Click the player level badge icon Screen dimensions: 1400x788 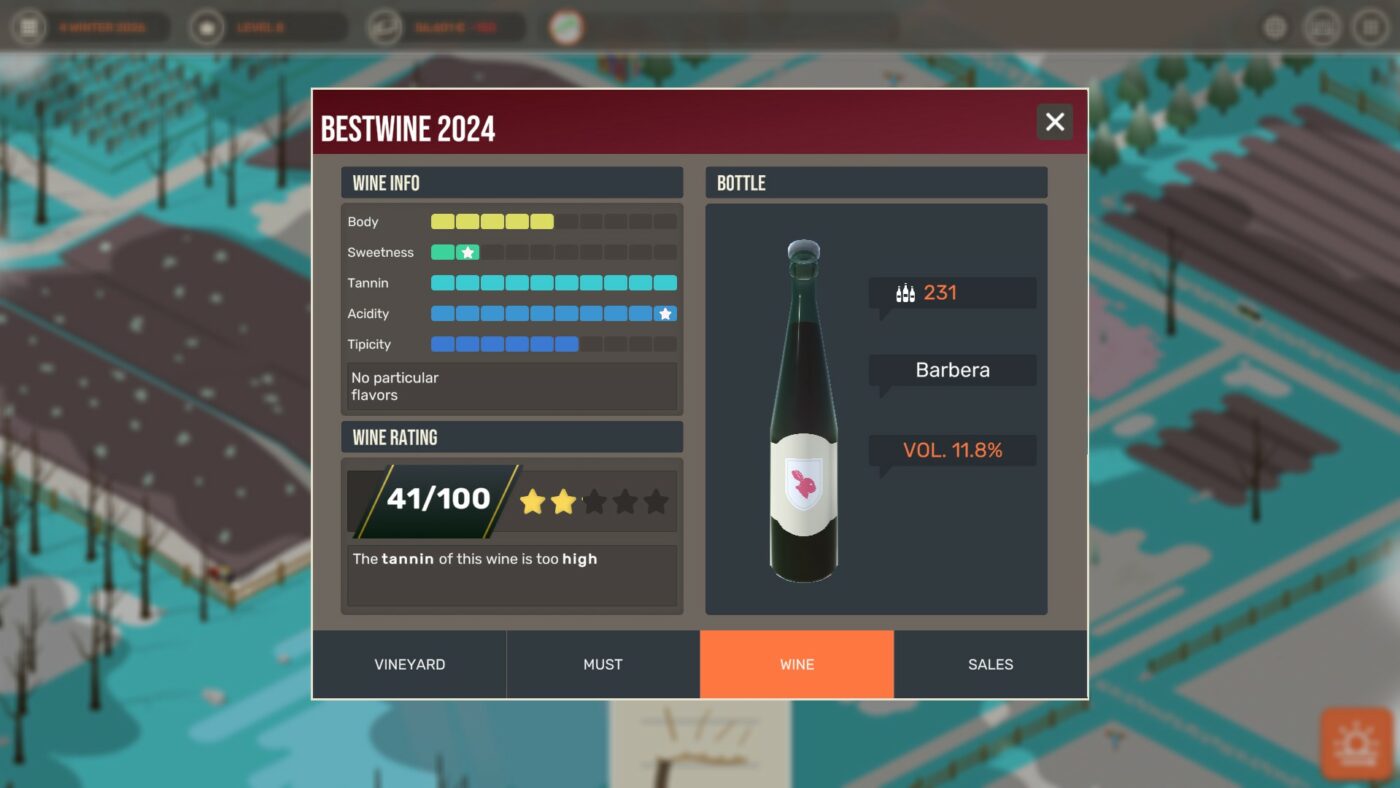[206, 27]
